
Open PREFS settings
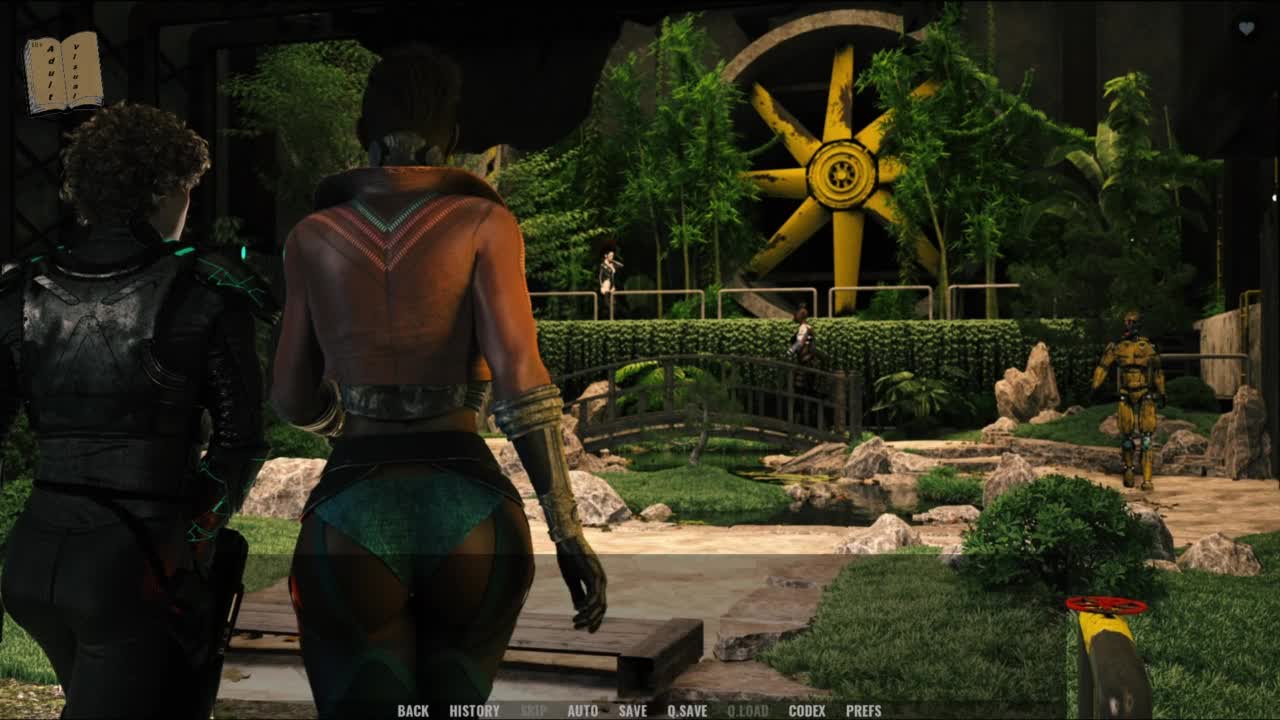pos(863,711)
